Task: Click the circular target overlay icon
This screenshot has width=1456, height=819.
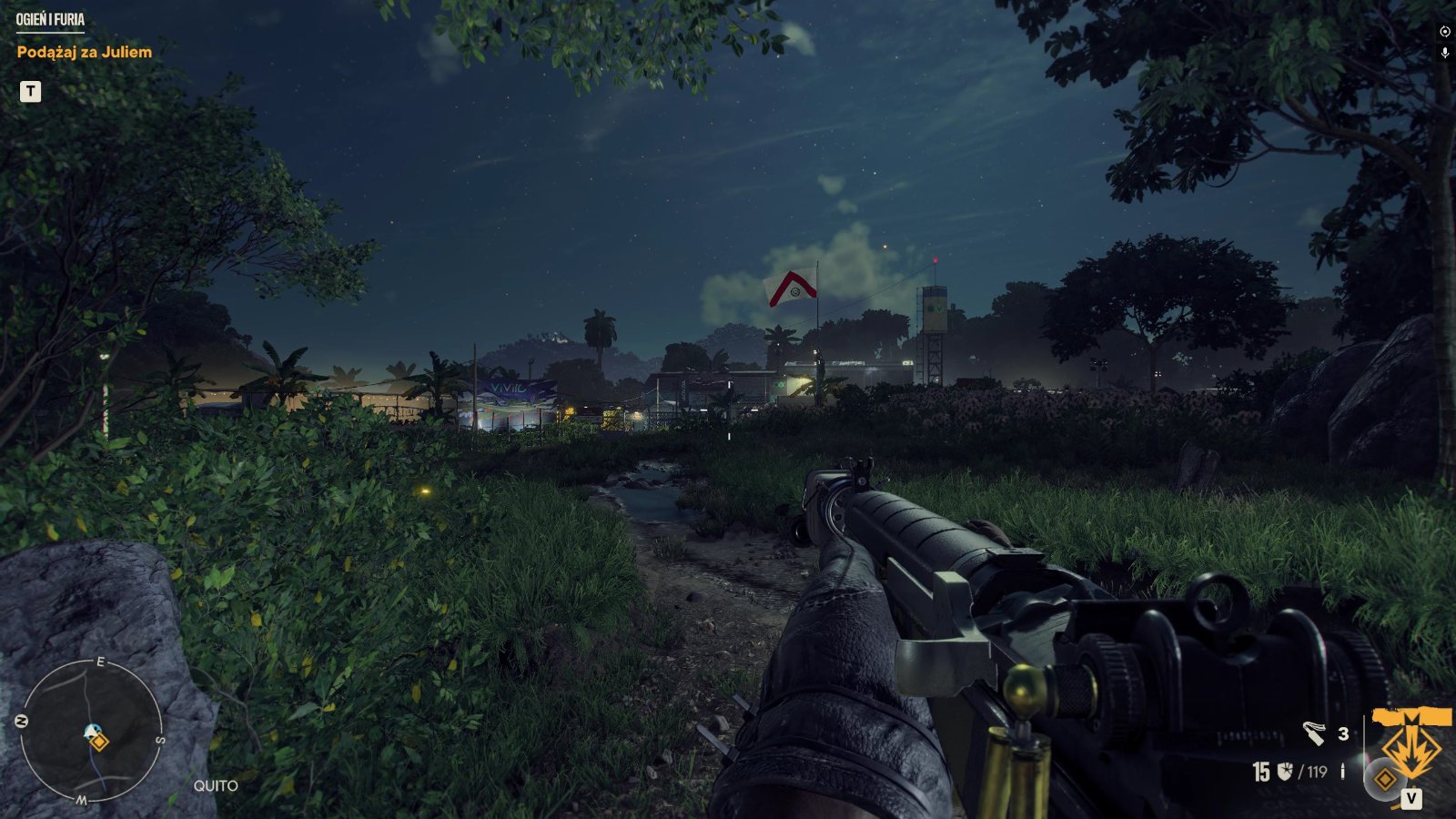Action: pyautogui.click(x=1444, y=31)
